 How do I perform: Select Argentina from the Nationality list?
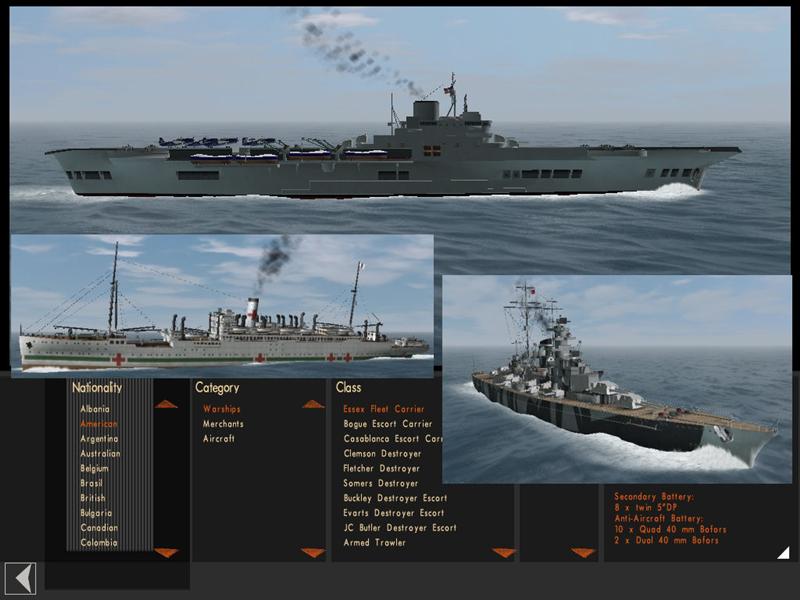99,439
